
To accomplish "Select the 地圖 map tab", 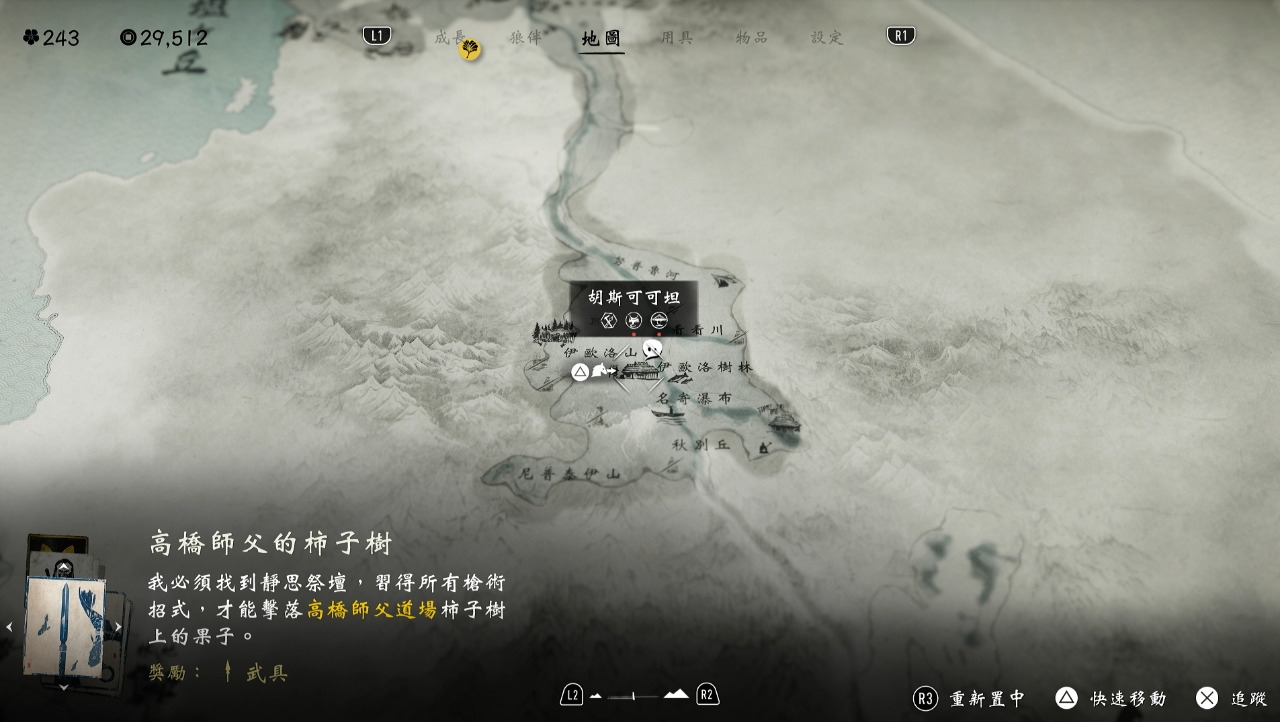I will (x=602, y=39).
